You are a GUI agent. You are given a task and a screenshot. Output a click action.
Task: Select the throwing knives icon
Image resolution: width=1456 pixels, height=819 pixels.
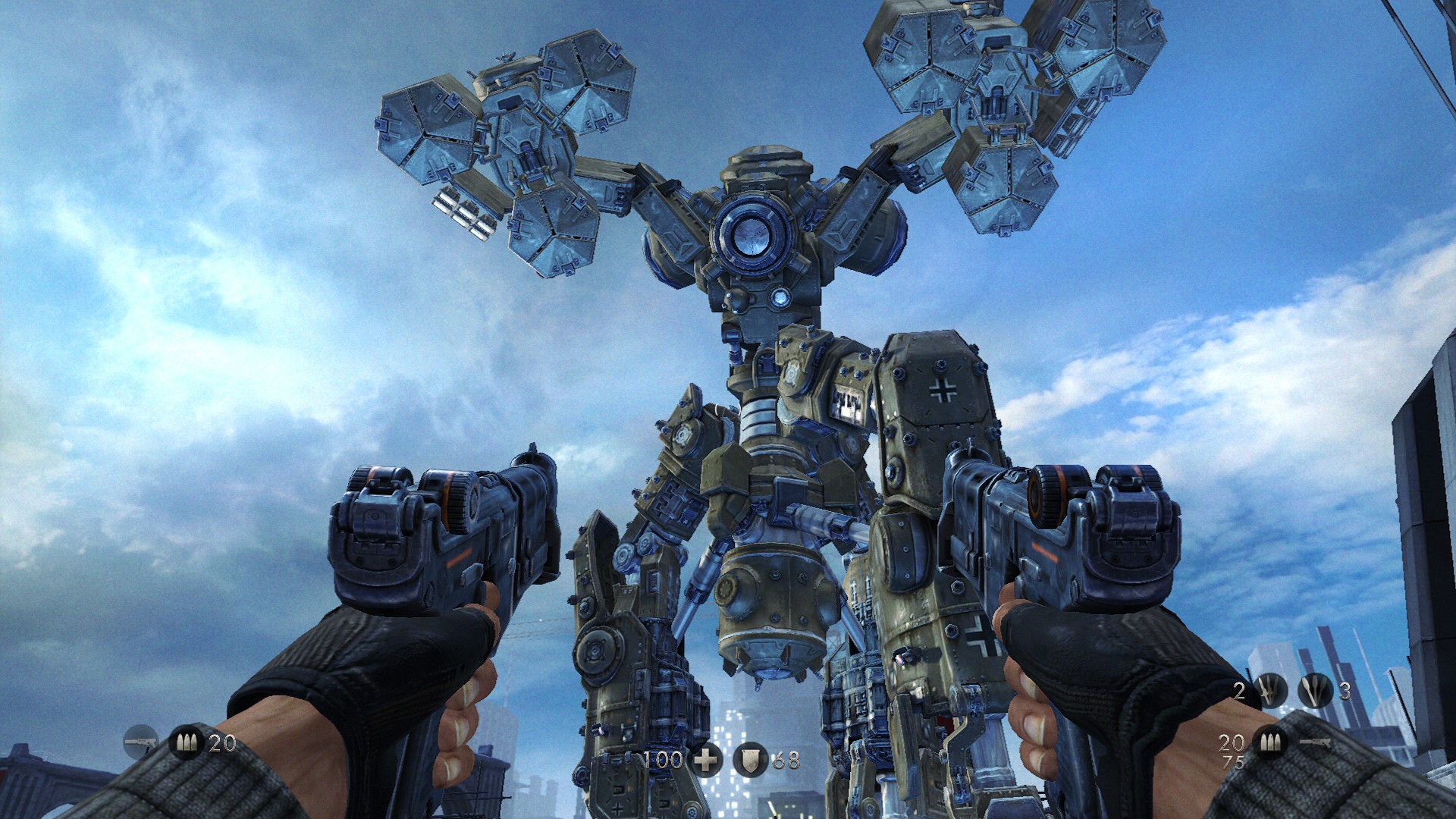tap(1272, 690)
